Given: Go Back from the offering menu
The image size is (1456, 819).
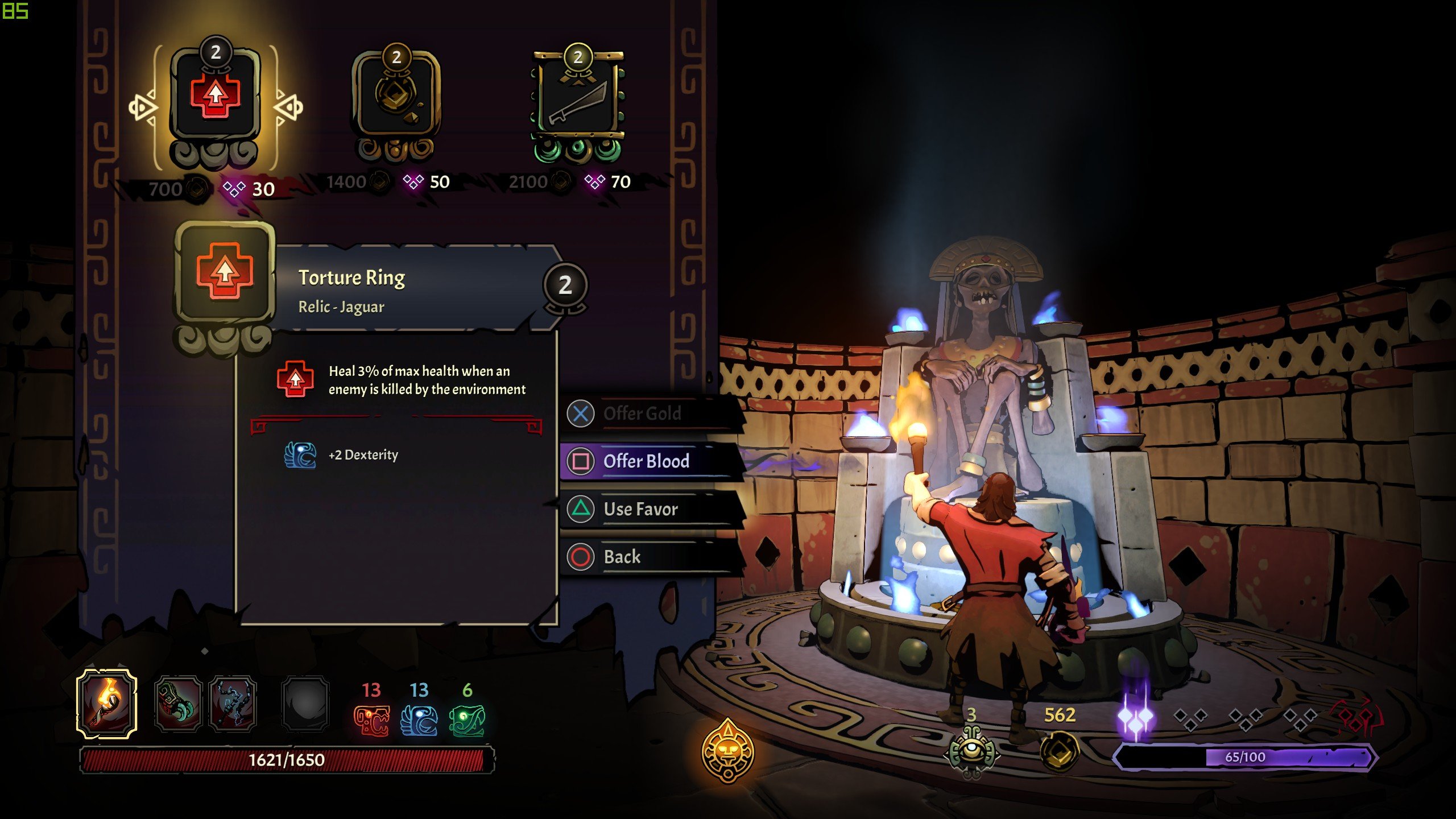Looking at the screenshot, I should click(622, 557).
